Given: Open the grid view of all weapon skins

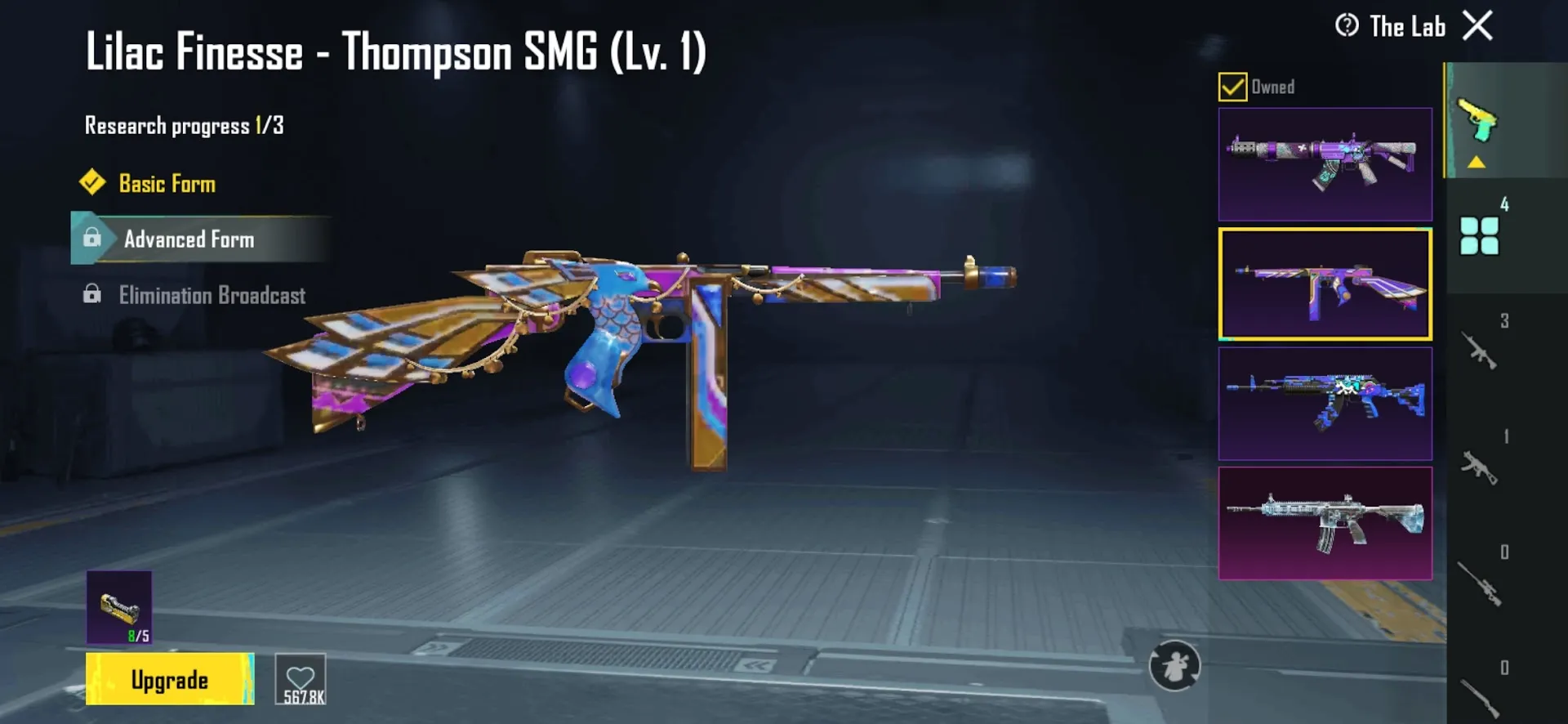Looking at the screenshot, I should (x=1478, y=237).
